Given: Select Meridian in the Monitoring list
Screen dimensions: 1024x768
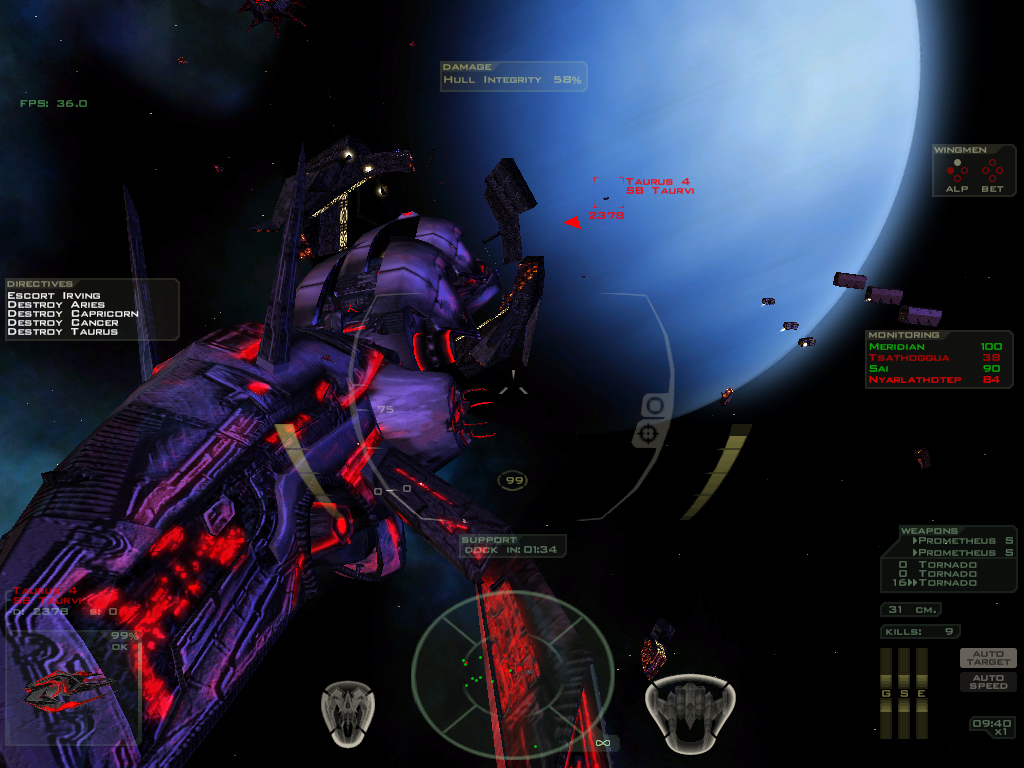Looking at the screenshot, I should click(935, 346).
